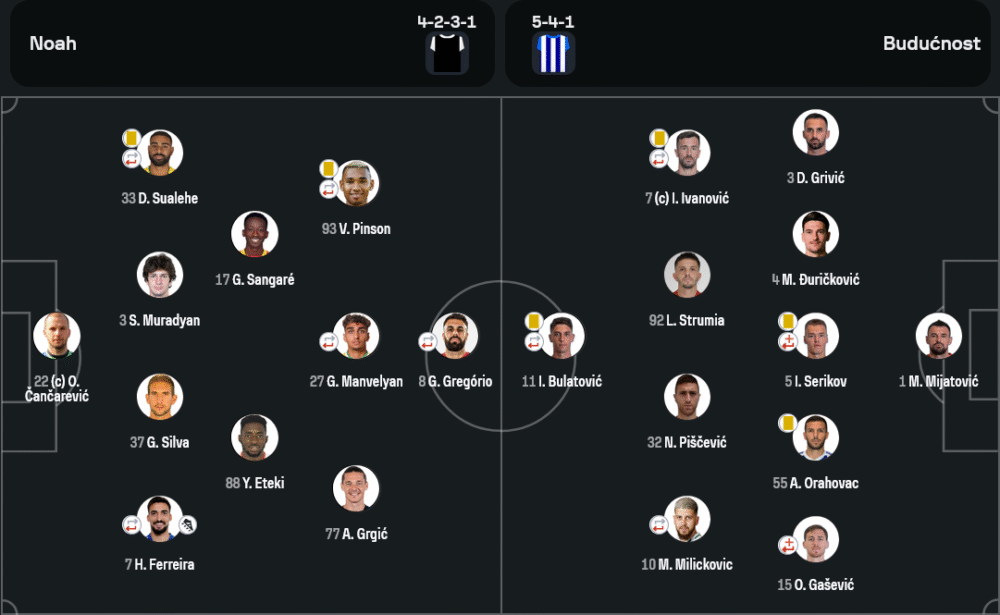
Task: Open I. Serikov's player profile
Action: [815, 337]
